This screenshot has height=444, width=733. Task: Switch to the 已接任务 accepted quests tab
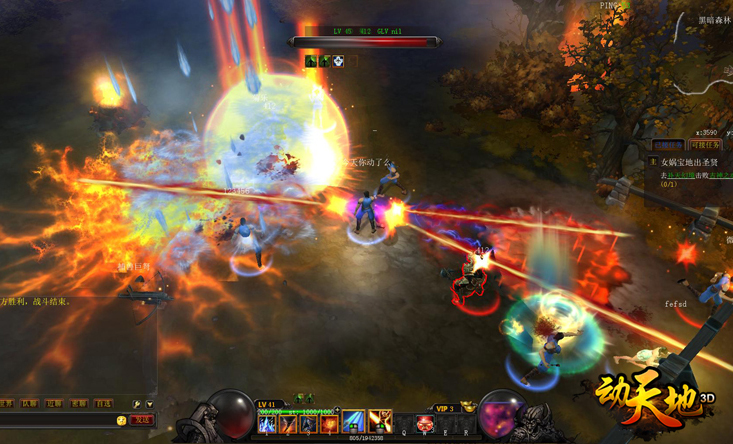tap(668, 145)
